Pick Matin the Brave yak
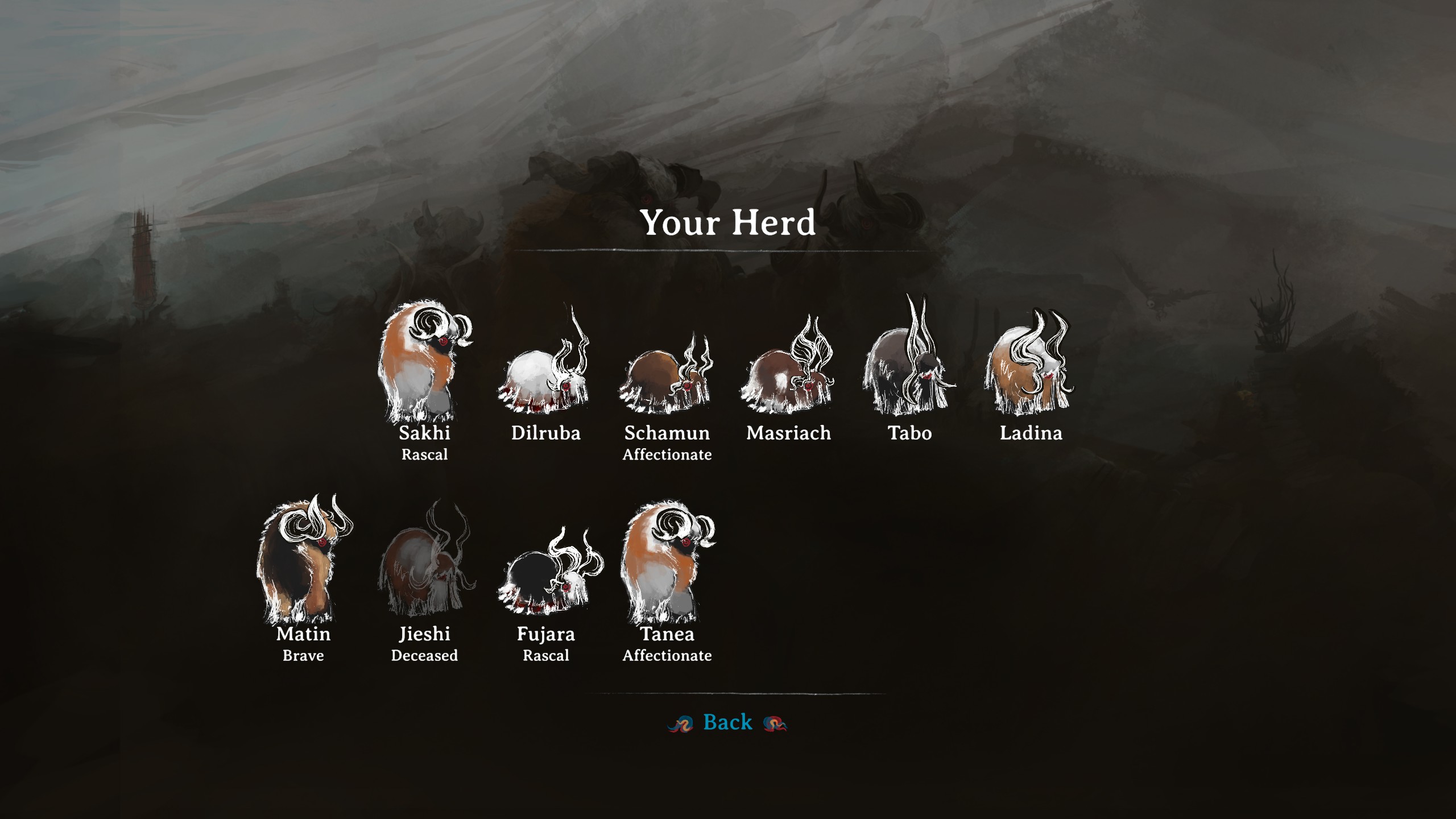Viewport: 1456px width, 819px height. pyautogui.click(x=303, y=563)
